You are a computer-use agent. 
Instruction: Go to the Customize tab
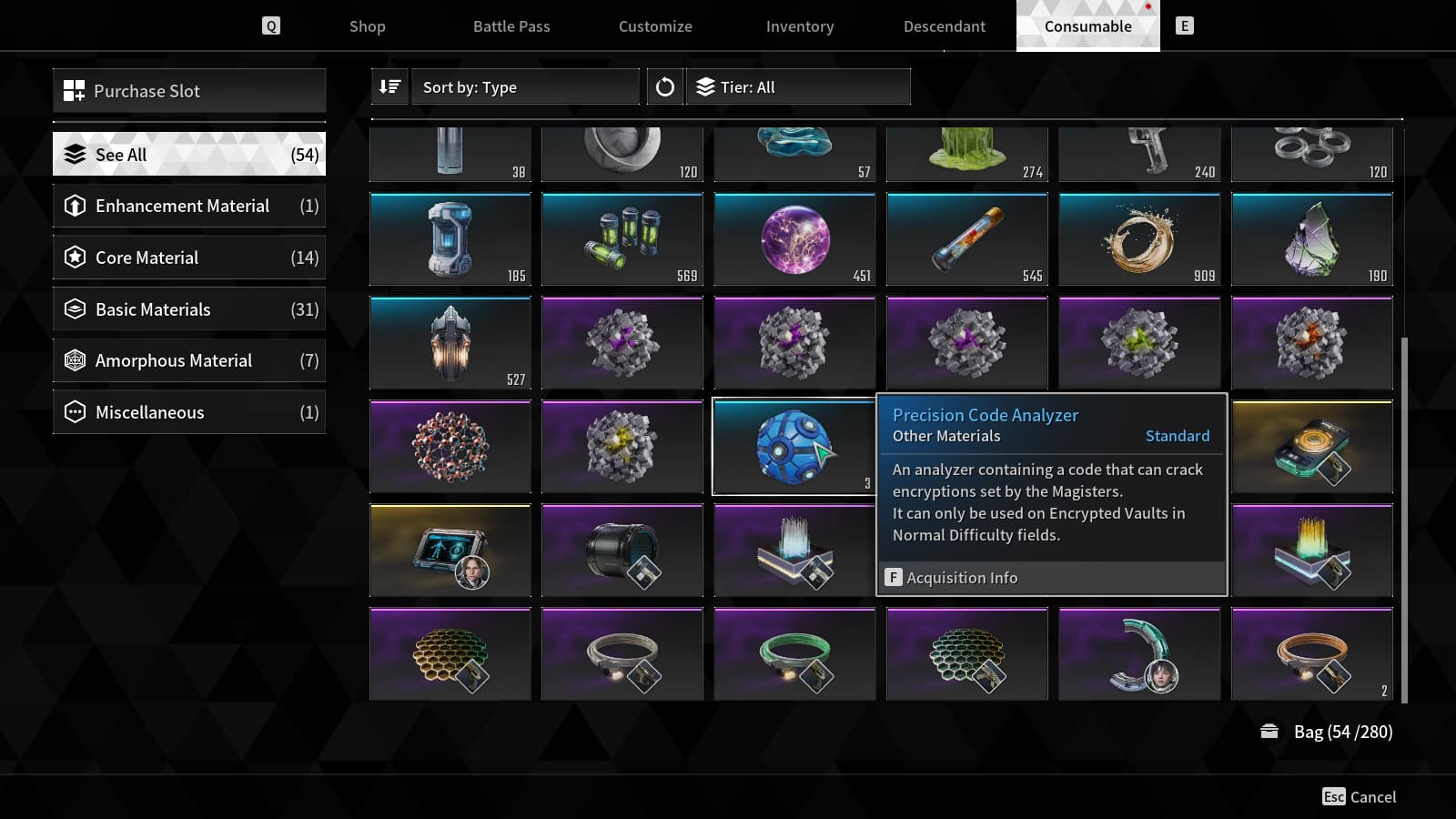pyautogui.click(x=655, y=26)
